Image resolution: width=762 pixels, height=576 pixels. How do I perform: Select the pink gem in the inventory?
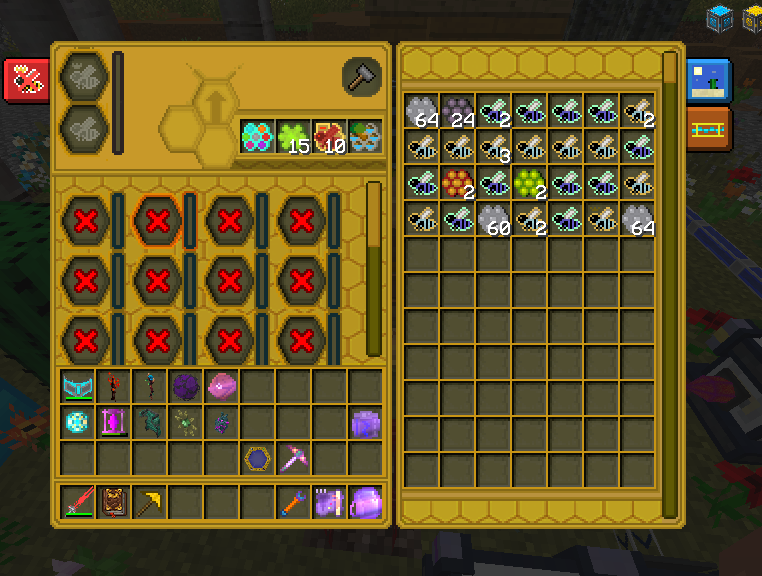pyautogui.click(x=220, y=386)
